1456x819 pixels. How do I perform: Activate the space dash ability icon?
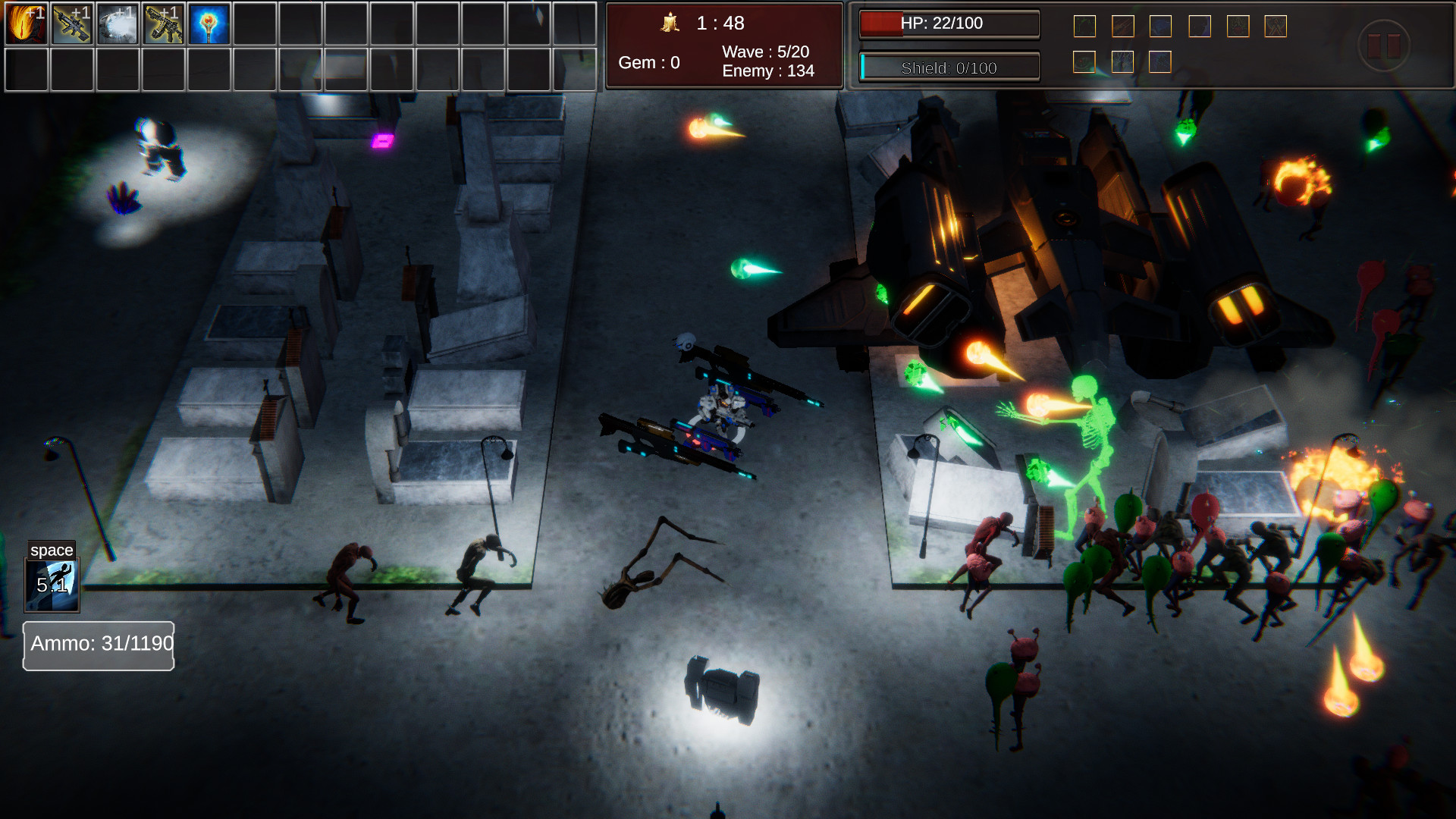53,584
